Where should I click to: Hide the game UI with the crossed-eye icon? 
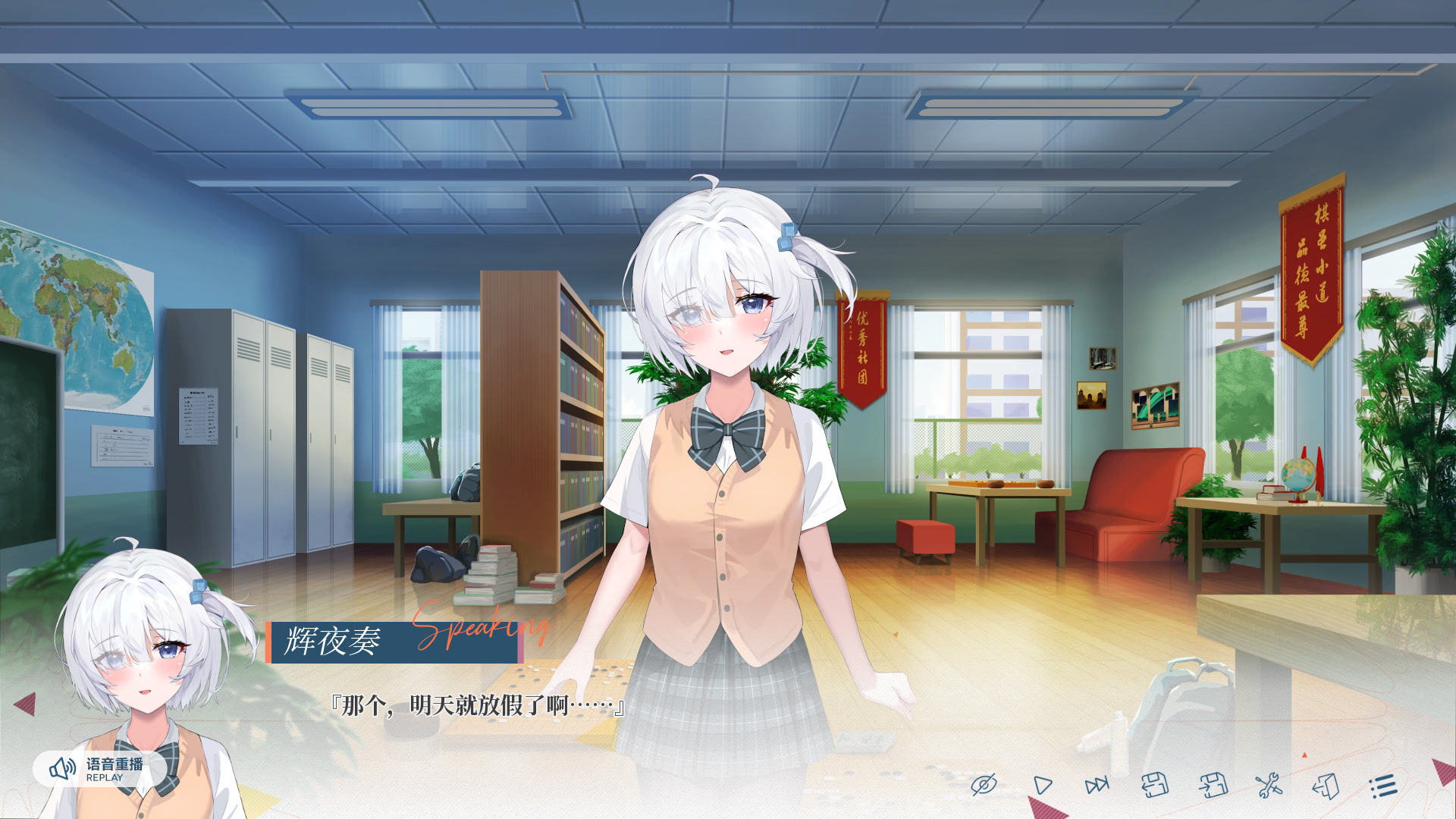tap(984, 785)
